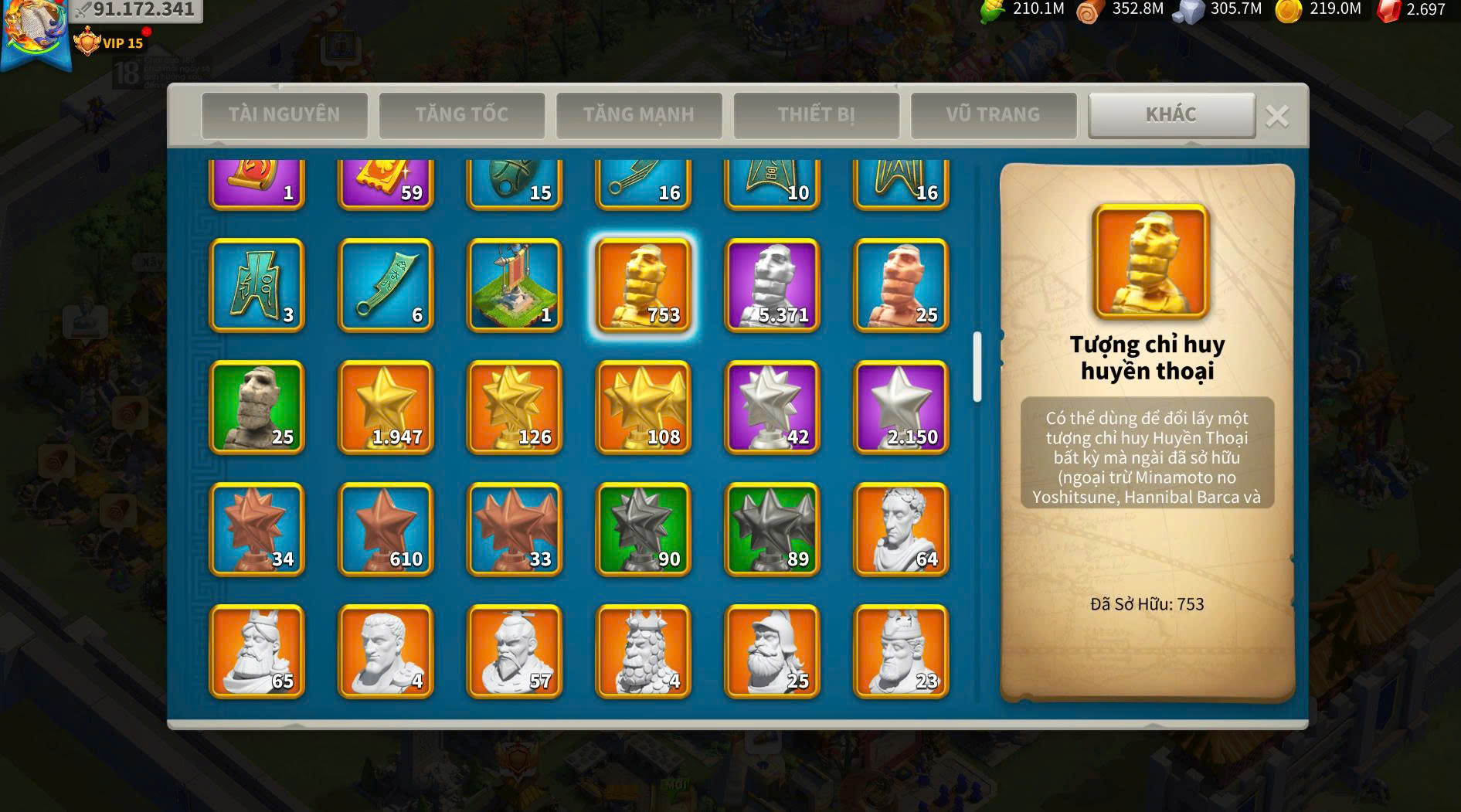Select the KHÁC tab
The image size is (1461, 812).
1170,115
